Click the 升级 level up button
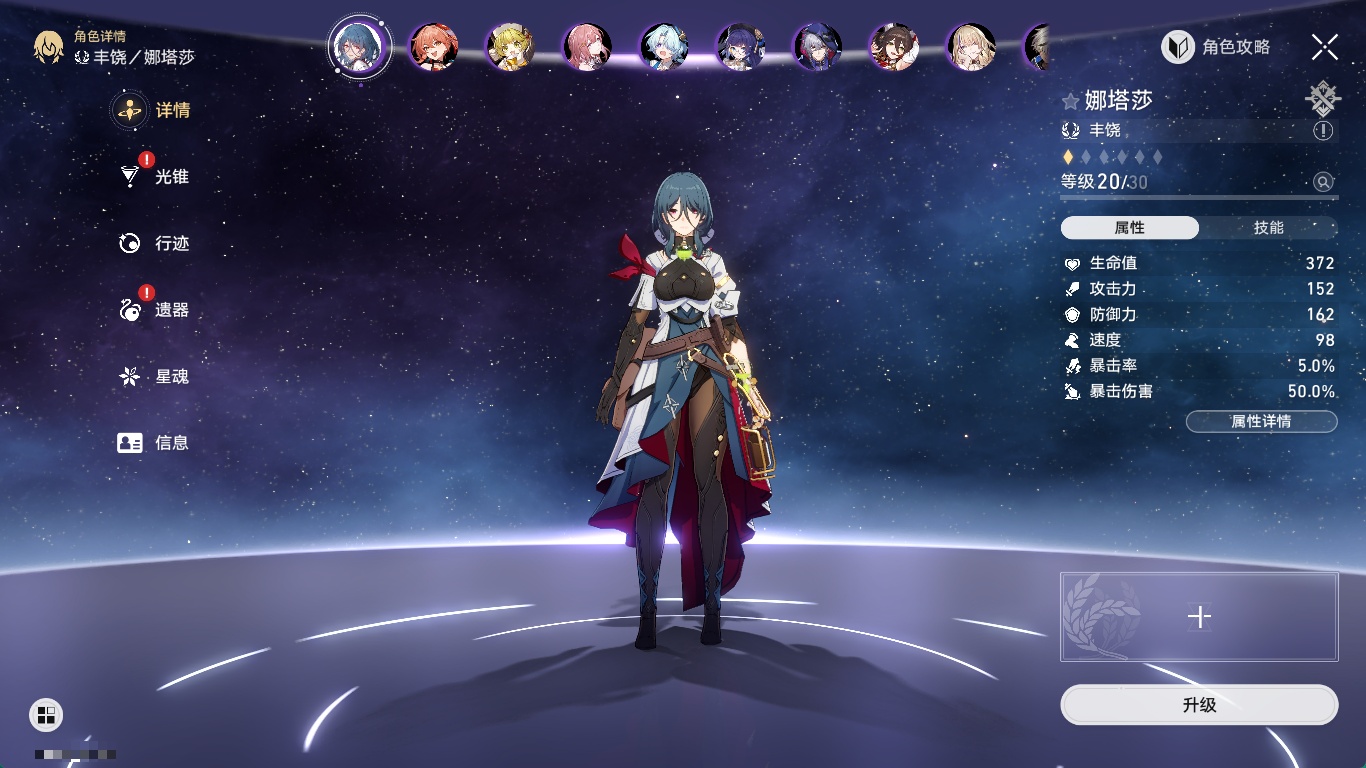Viewport: 1366px width, 768px height. pos(1199,705)
